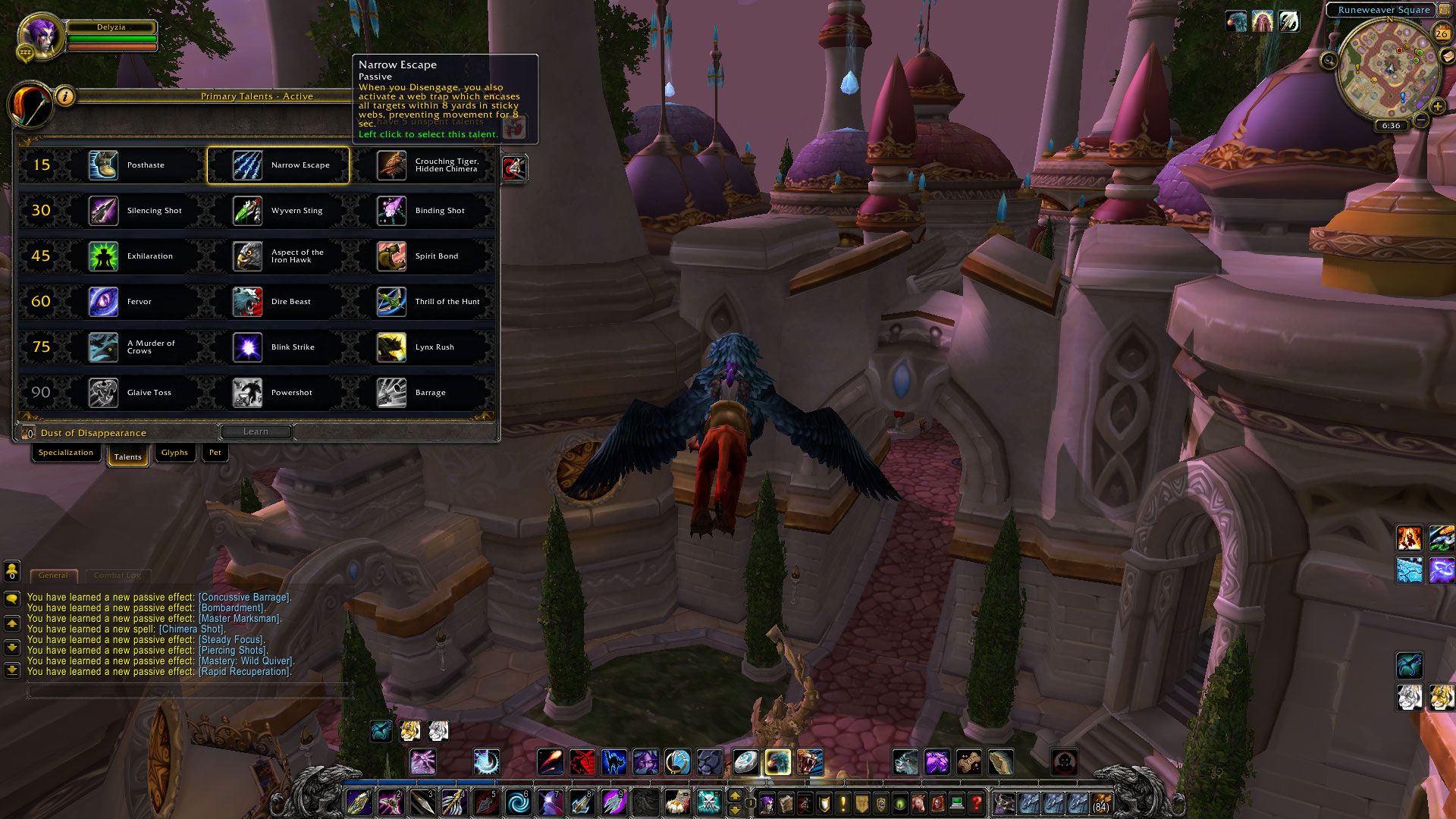Select the Thrill of the Hunt talent
The image size is (1456, 819).
pos(422,302)
